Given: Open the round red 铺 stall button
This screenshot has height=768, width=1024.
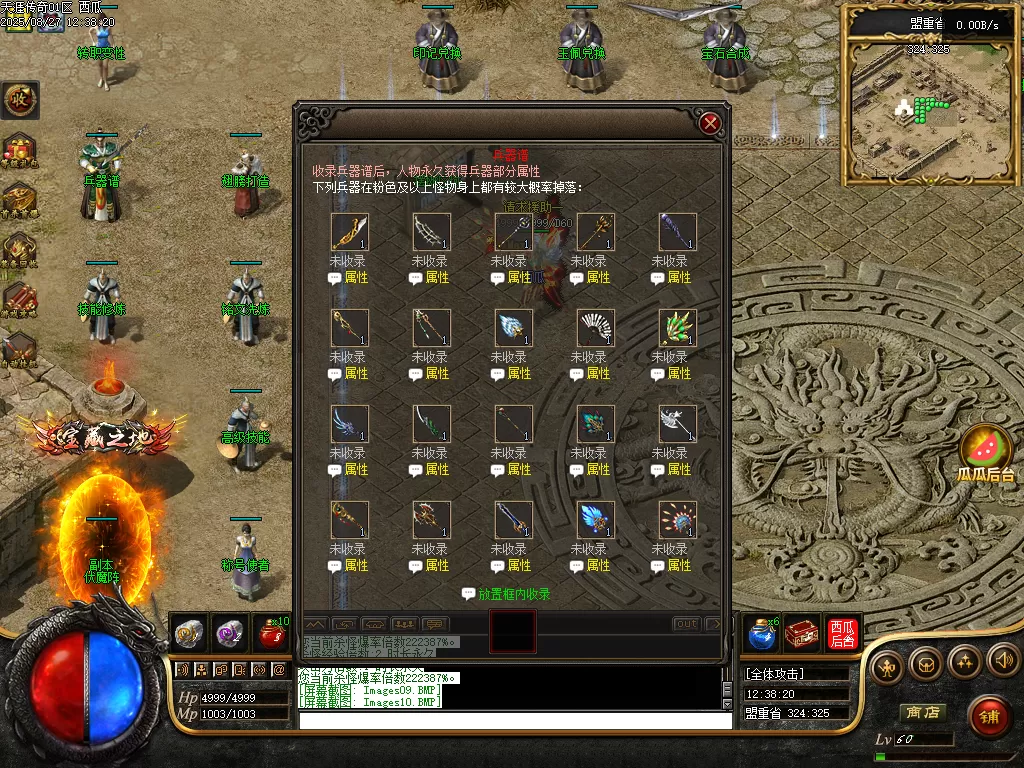Looking at the screenshot, I should tap(989, 716).
